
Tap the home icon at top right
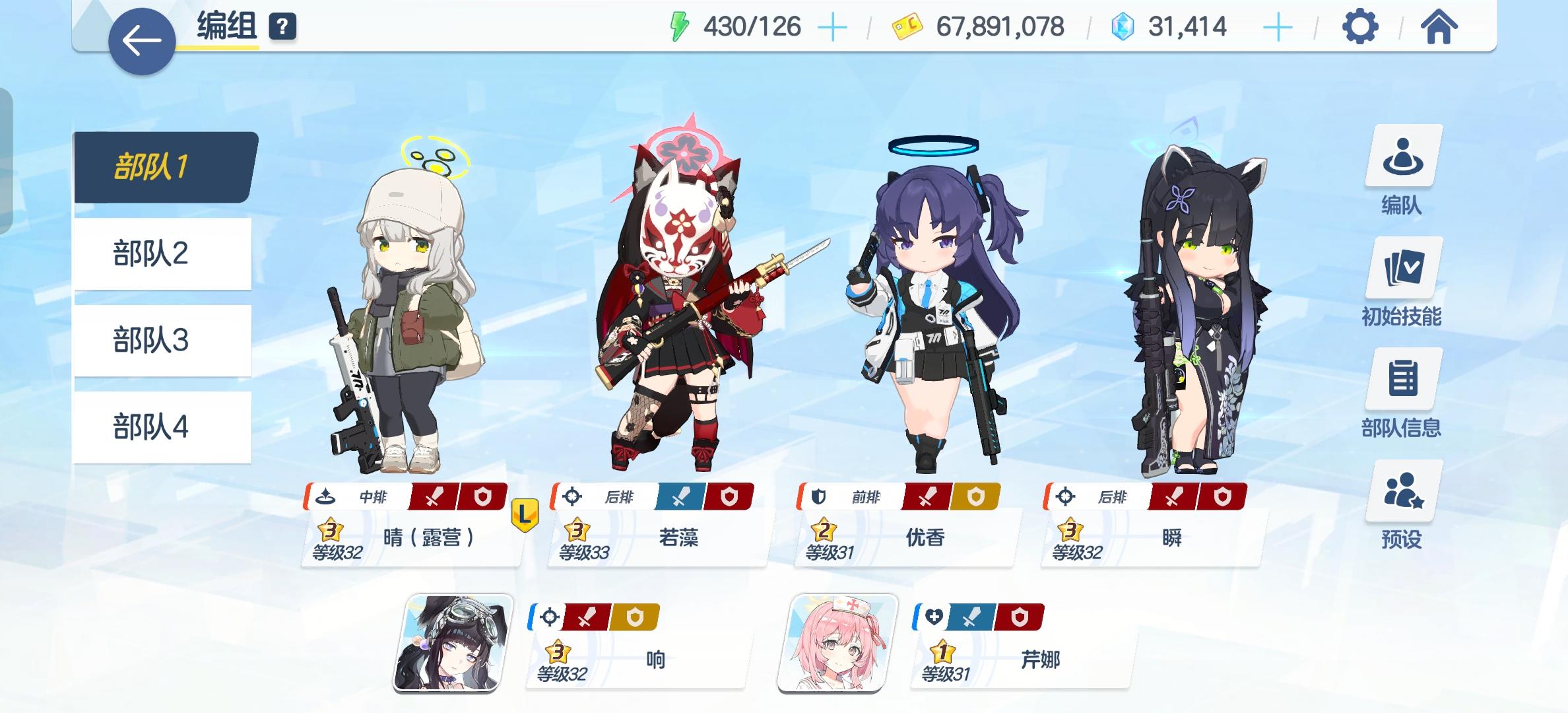click(1439, 28)
